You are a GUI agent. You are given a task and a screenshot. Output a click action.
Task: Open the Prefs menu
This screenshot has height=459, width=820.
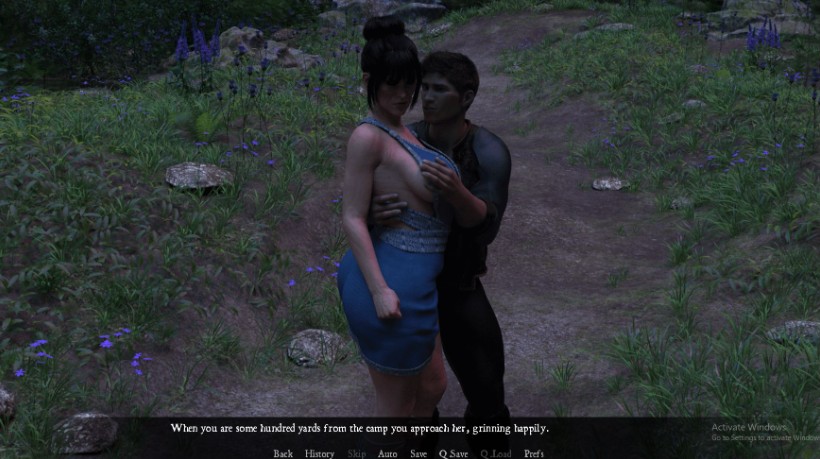(534, 453)
